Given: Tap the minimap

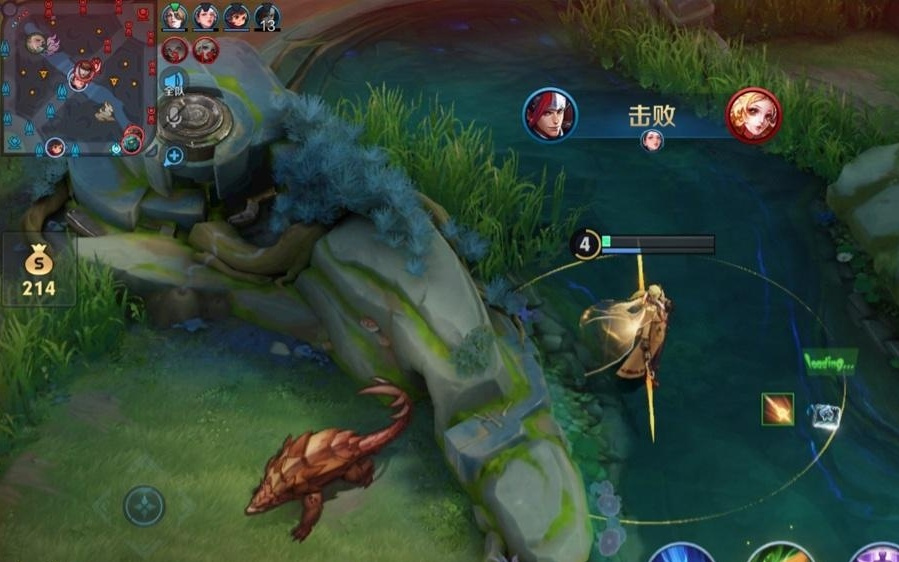Looking at the screenshot, I should [78, 78].
